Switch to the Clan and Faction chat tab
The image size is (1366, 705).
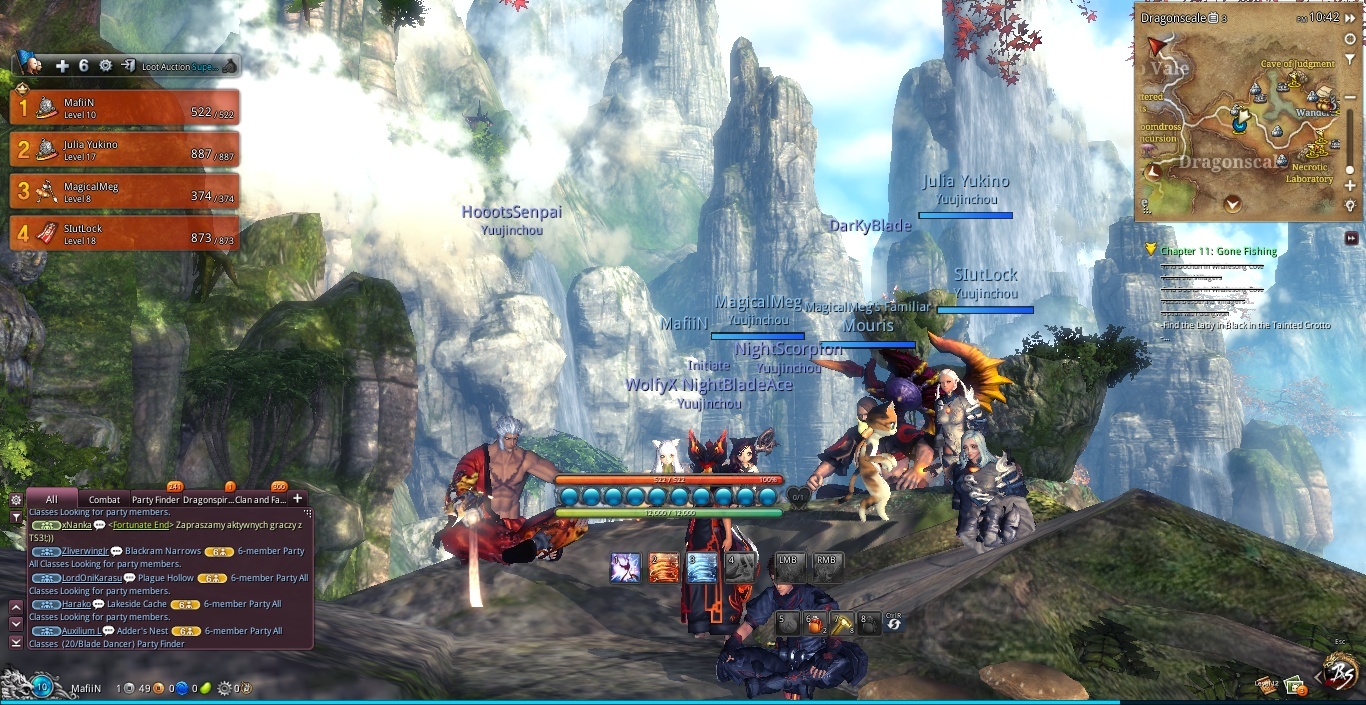[260, 499]
